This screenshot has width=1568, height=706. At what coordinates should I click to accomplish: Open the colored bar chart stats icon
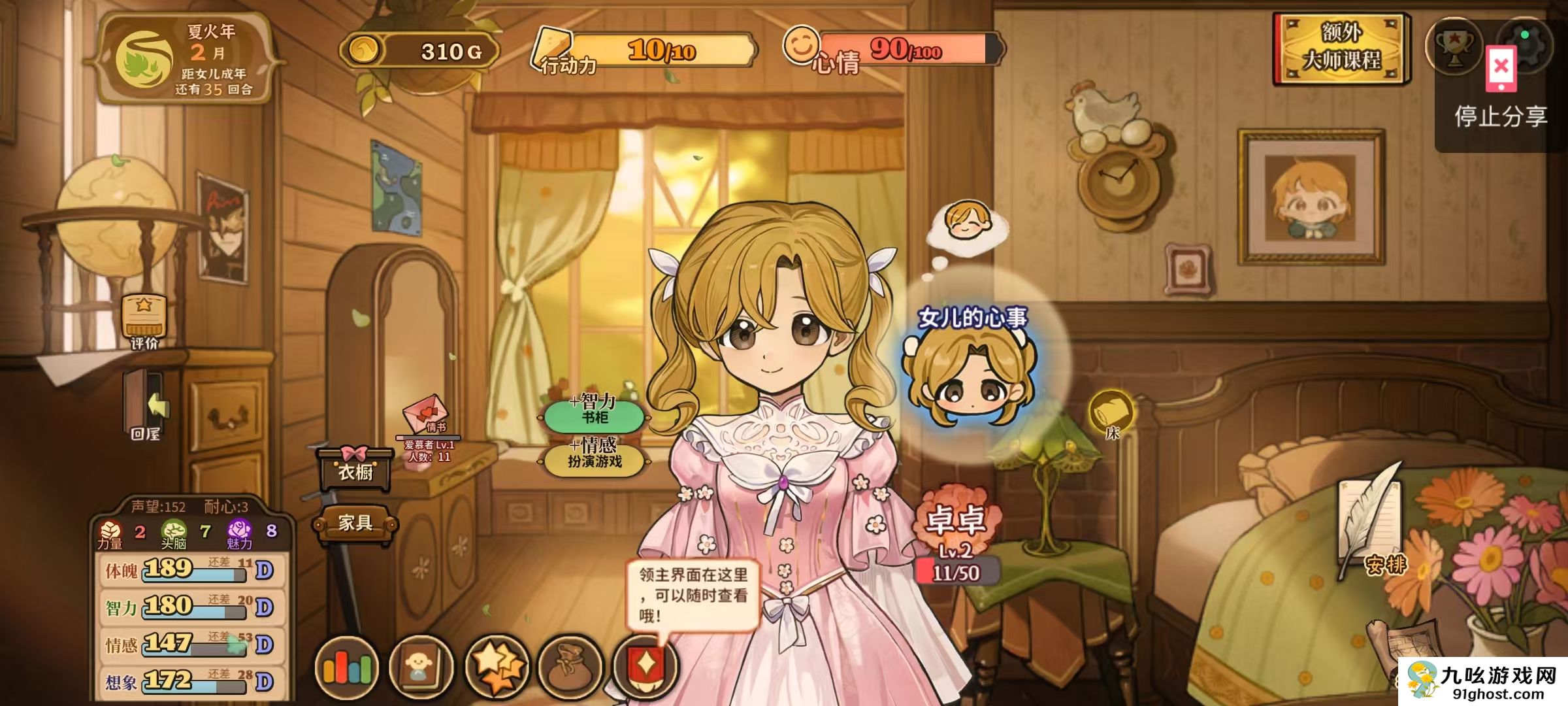346,667
